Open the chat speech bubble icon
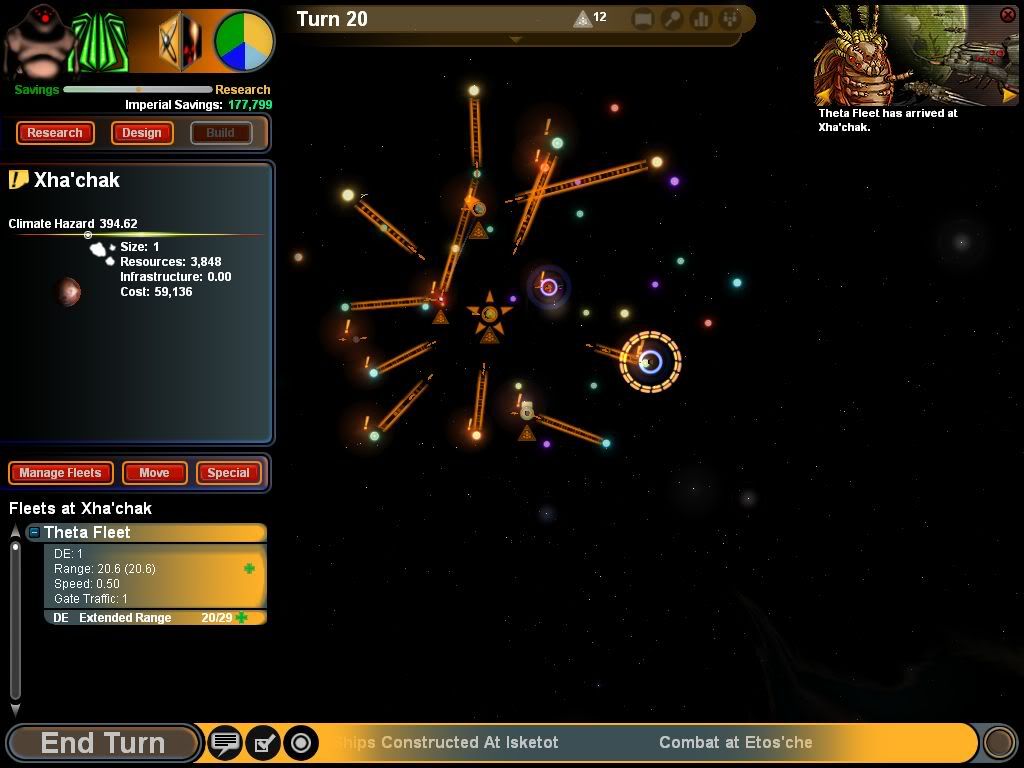 point(226,743)
